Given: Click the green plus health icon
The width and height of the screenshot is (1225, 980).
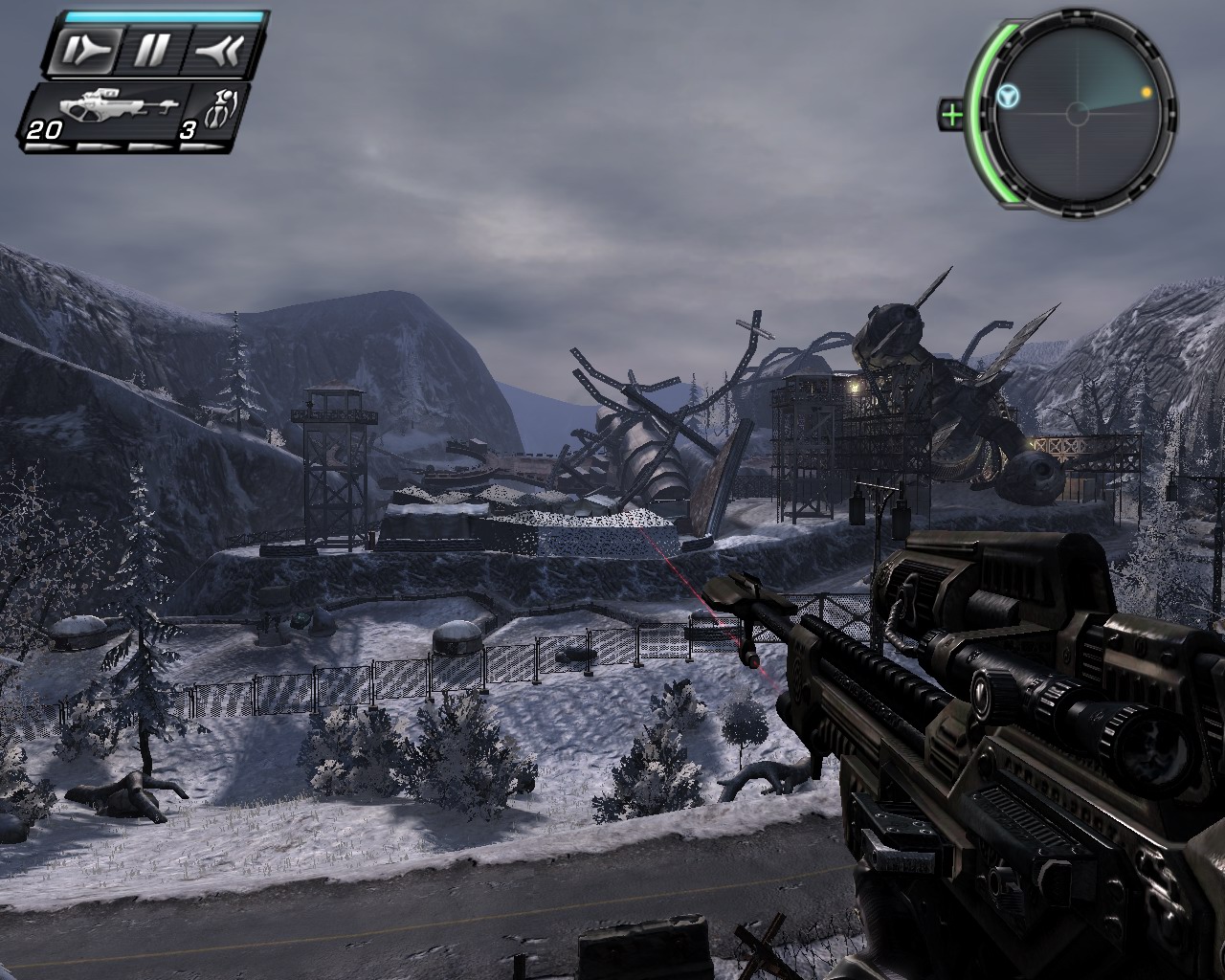Looking at the screenshot, I should click(951, 115).
